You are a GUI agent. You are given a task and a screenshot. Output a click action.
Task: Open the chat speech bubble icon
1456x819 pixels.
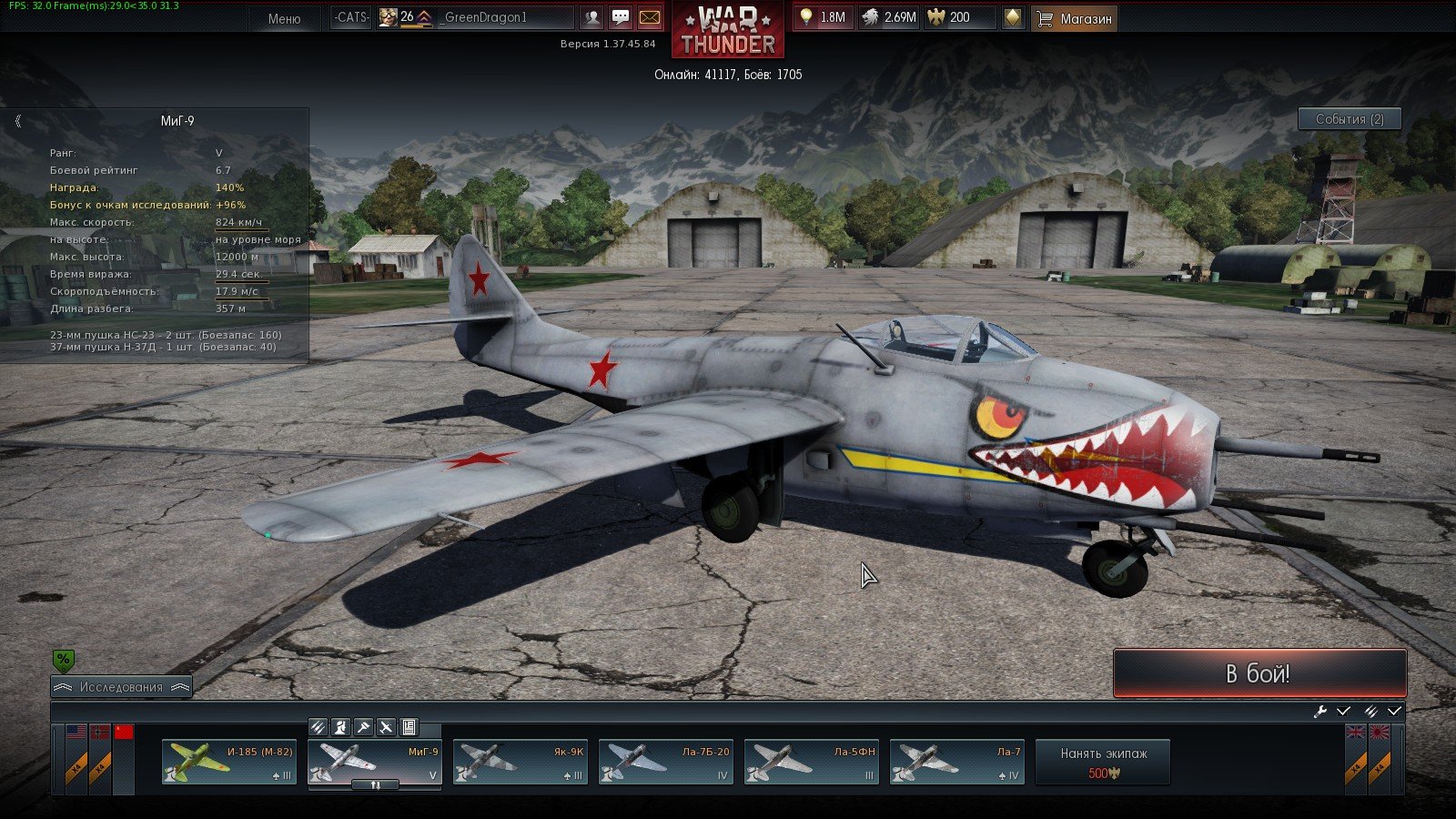point(621,17)
